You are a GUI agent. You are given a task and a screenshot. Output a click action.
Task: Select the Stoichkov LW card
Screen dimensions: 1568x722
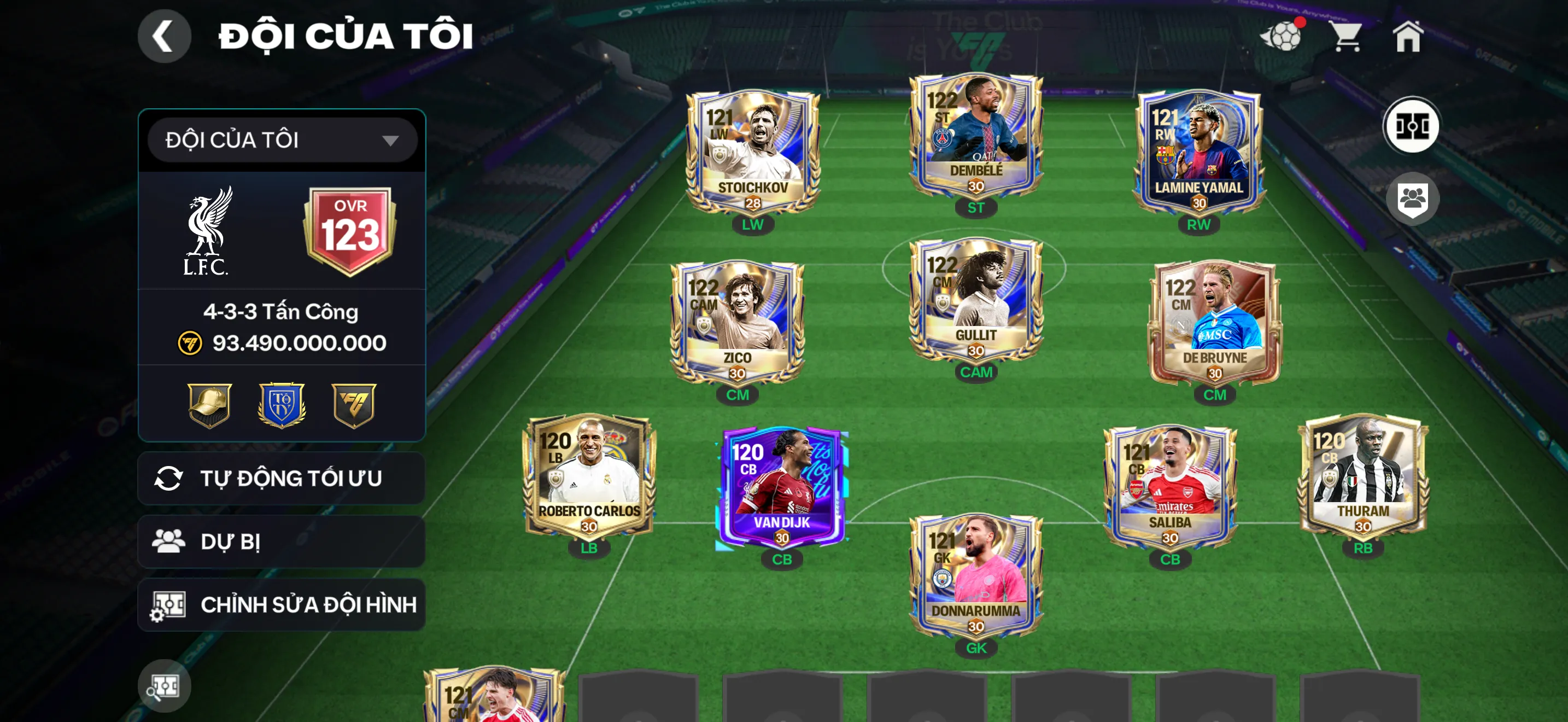[753, 151]
